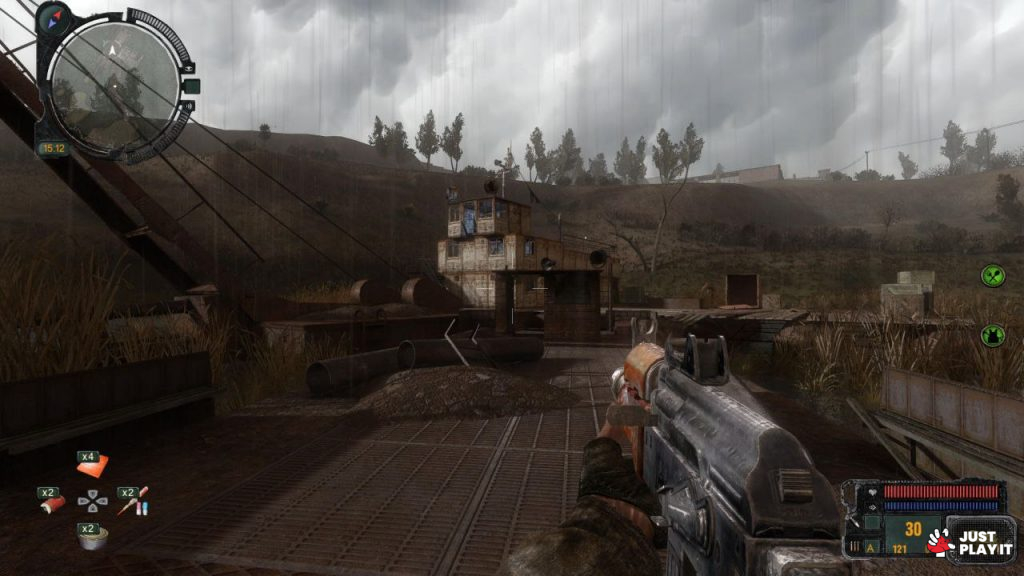This screenshot has width=1024, height=576.
Task: Choose the syringe and pills quick slot
Action: (x=135, y=502)
